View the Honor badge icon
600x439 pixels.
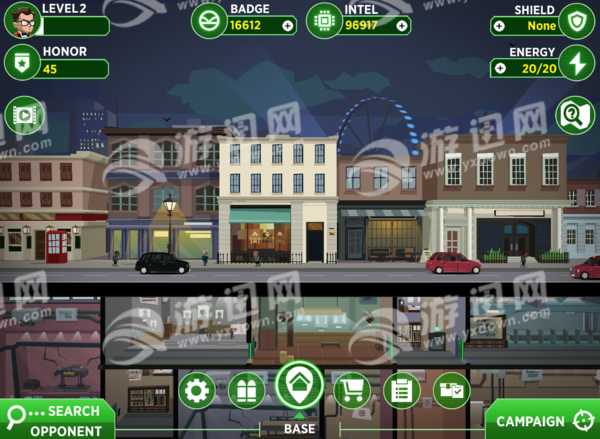[20, 64]
